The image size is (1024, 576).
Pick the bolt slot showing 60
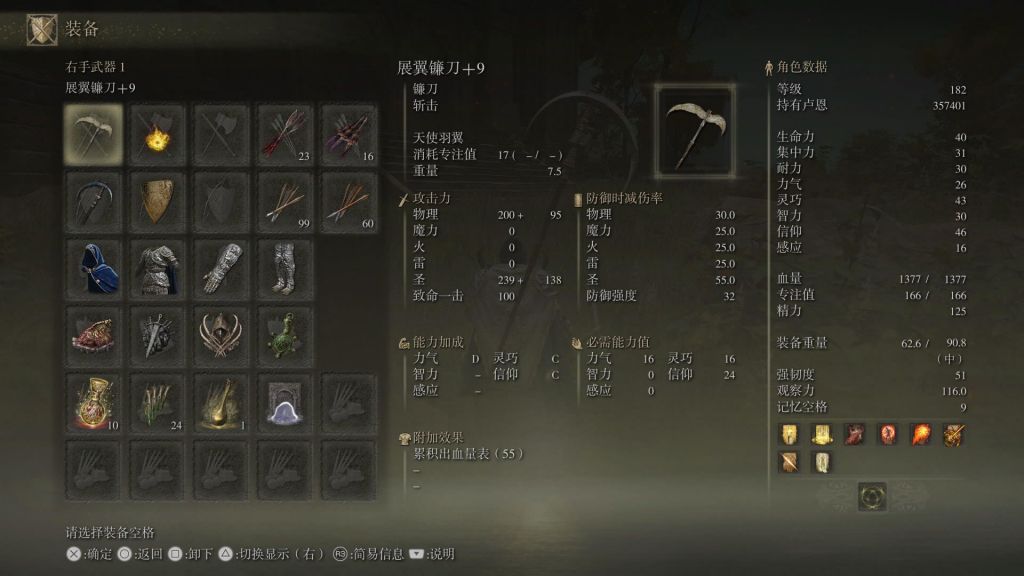click(349, 201)
